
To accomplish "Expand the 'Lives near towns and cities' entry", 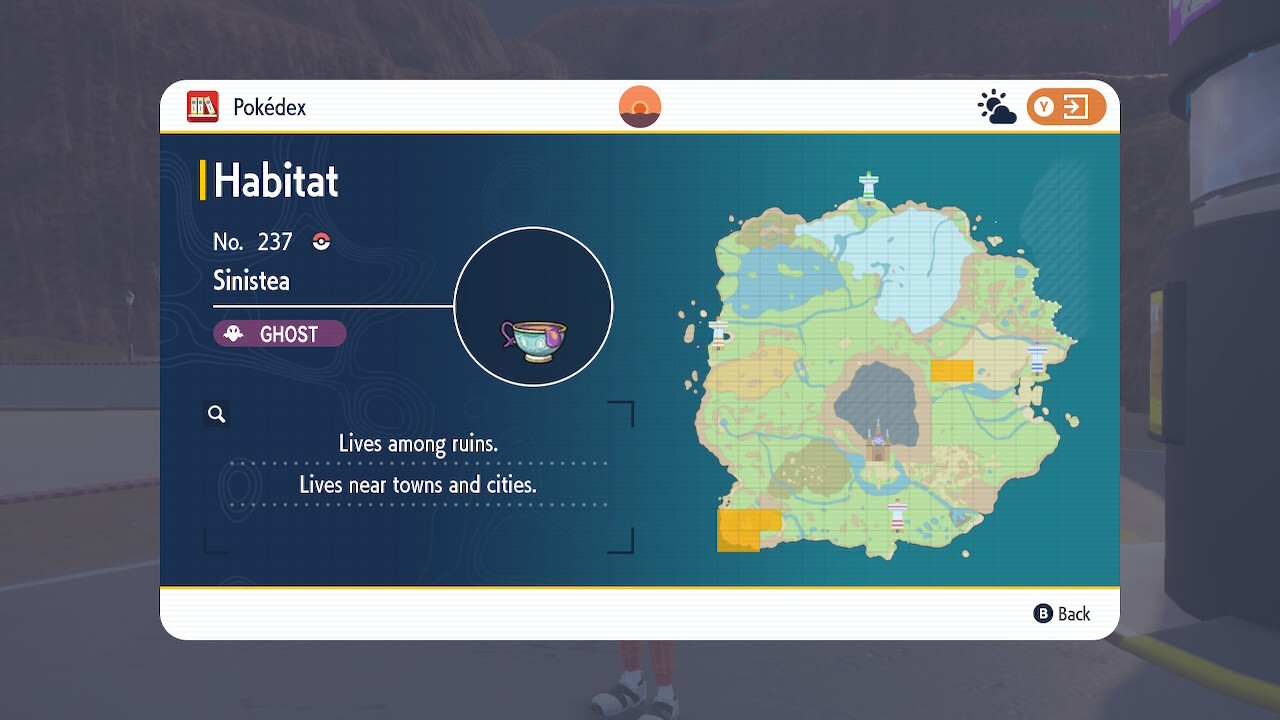I will pyautogui.click(x=417, y=484).
